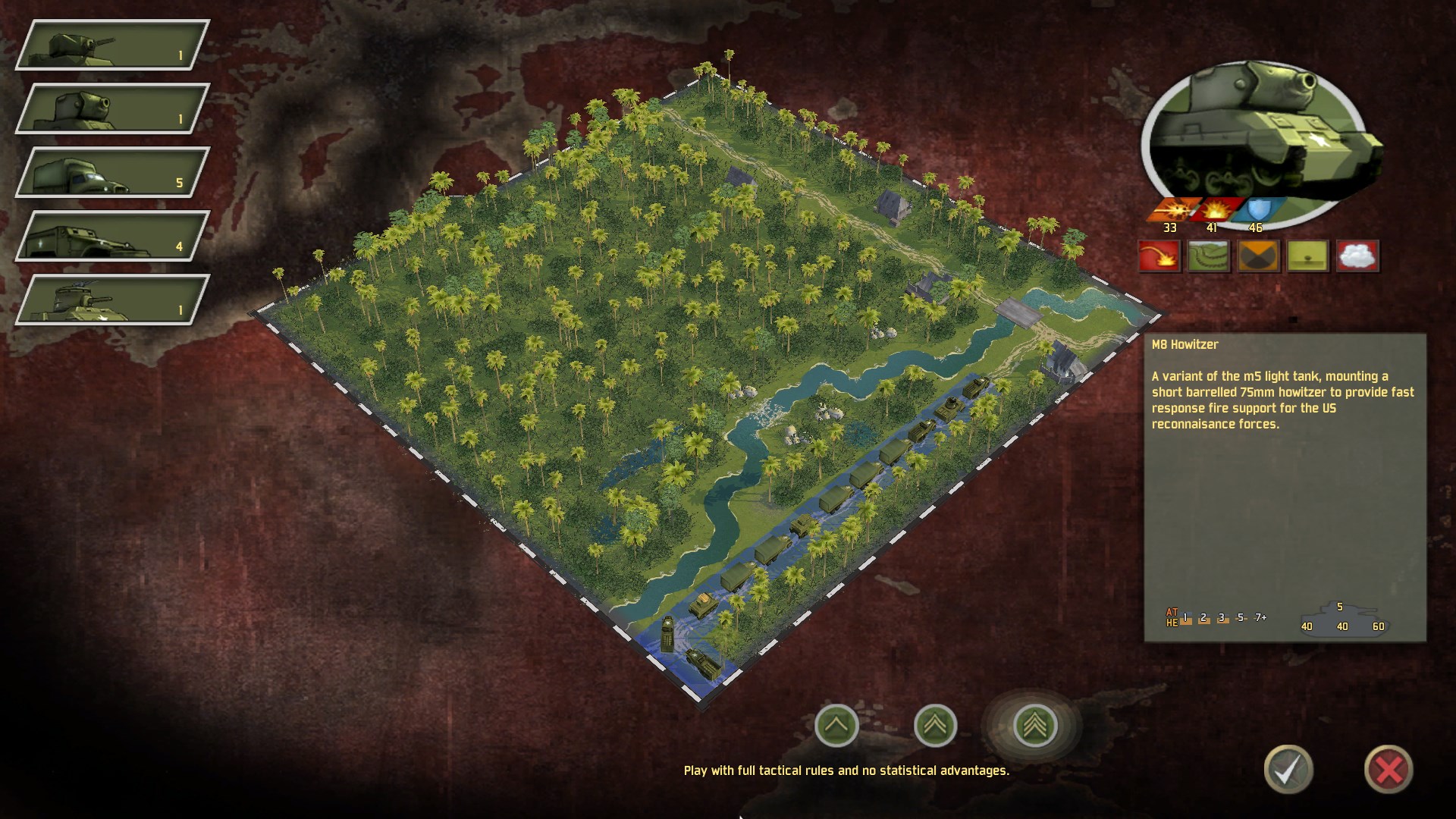This screenshot has width=1456, height=819.
Task: Confirm with the checkmark button
Action: (1288, 769)
